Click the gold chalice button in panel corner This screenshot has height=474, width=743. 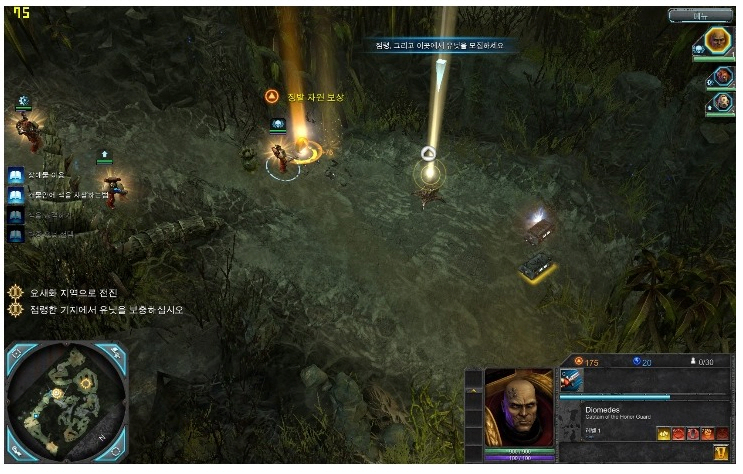pos(720,453)
